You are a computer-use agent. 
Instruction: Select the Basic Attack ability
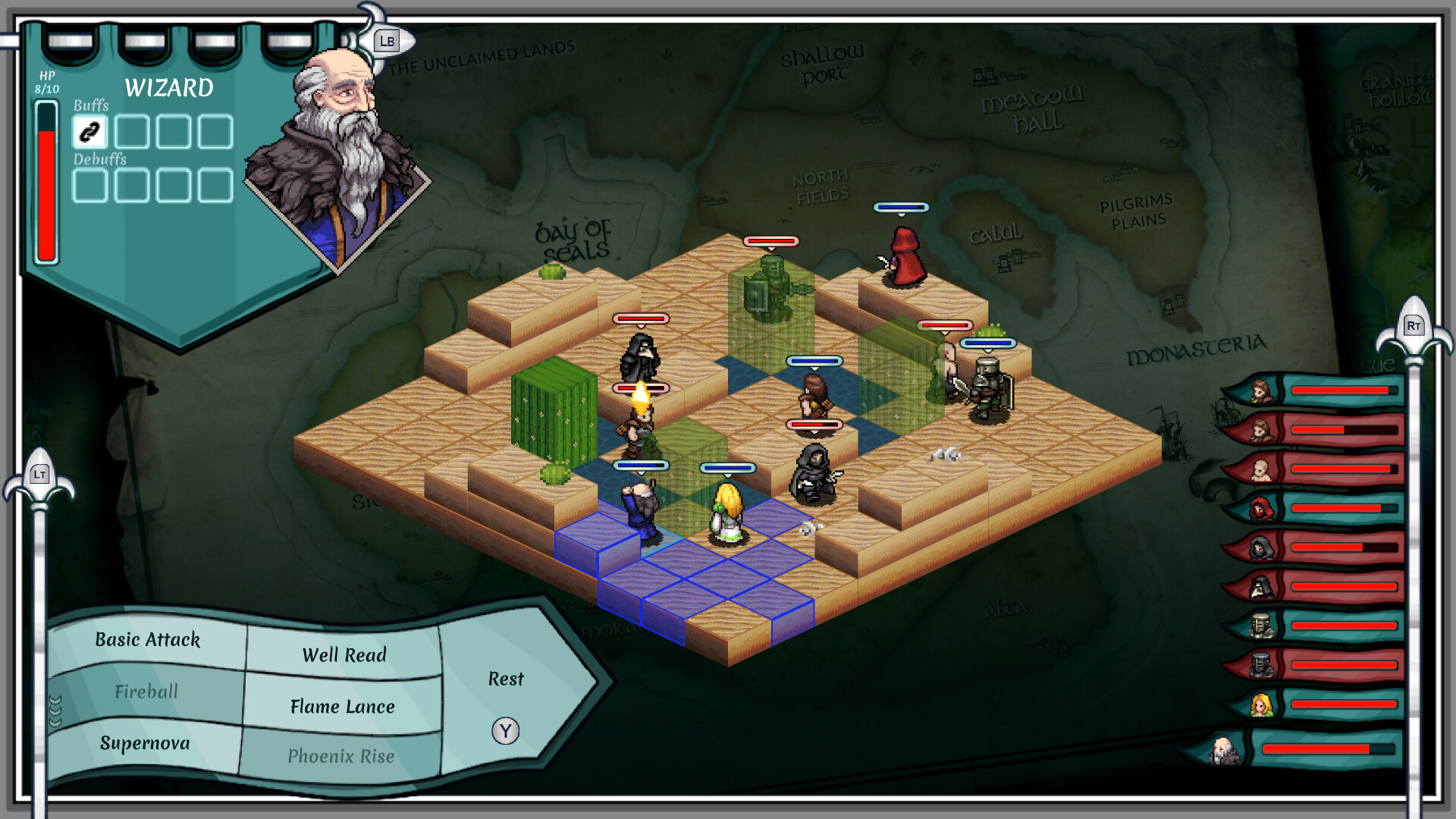[146, 641]
